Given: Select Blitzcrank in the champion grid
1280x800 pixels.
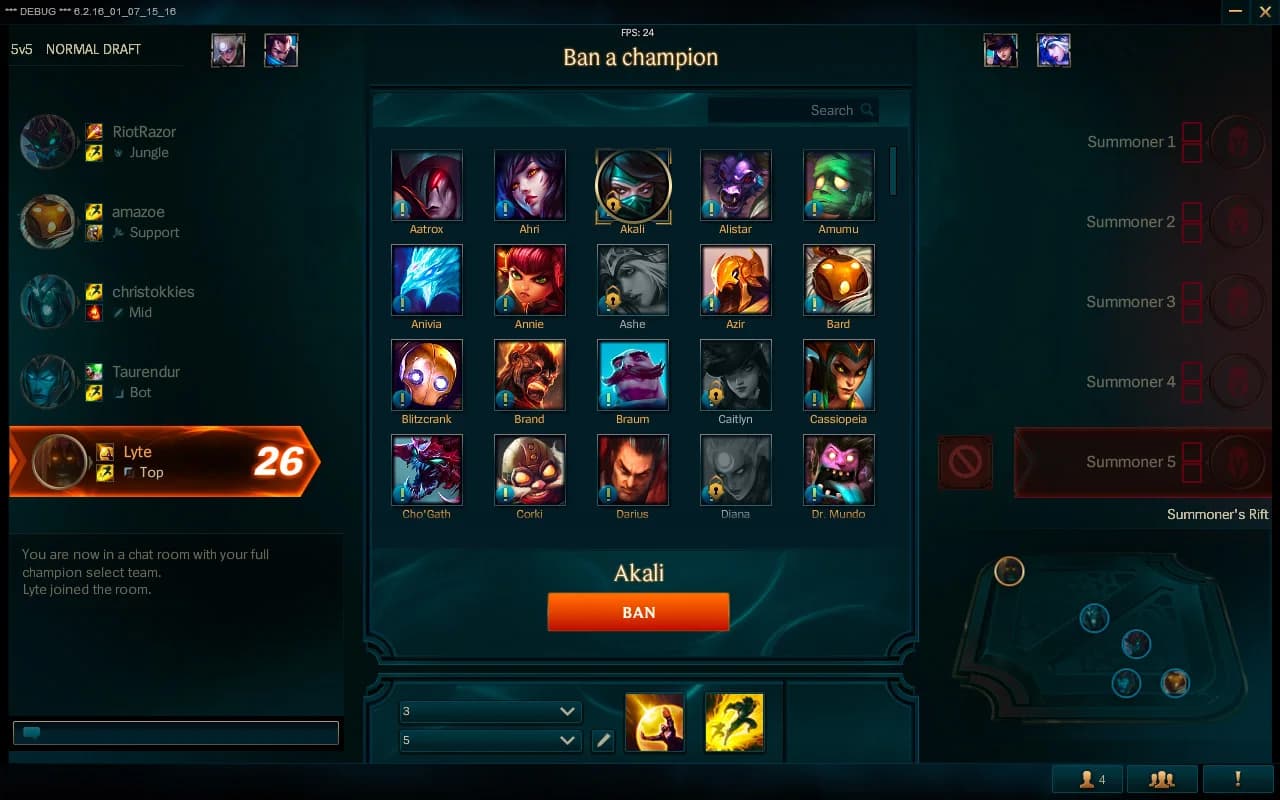Looking at the screenshot, I should [427, 375].
